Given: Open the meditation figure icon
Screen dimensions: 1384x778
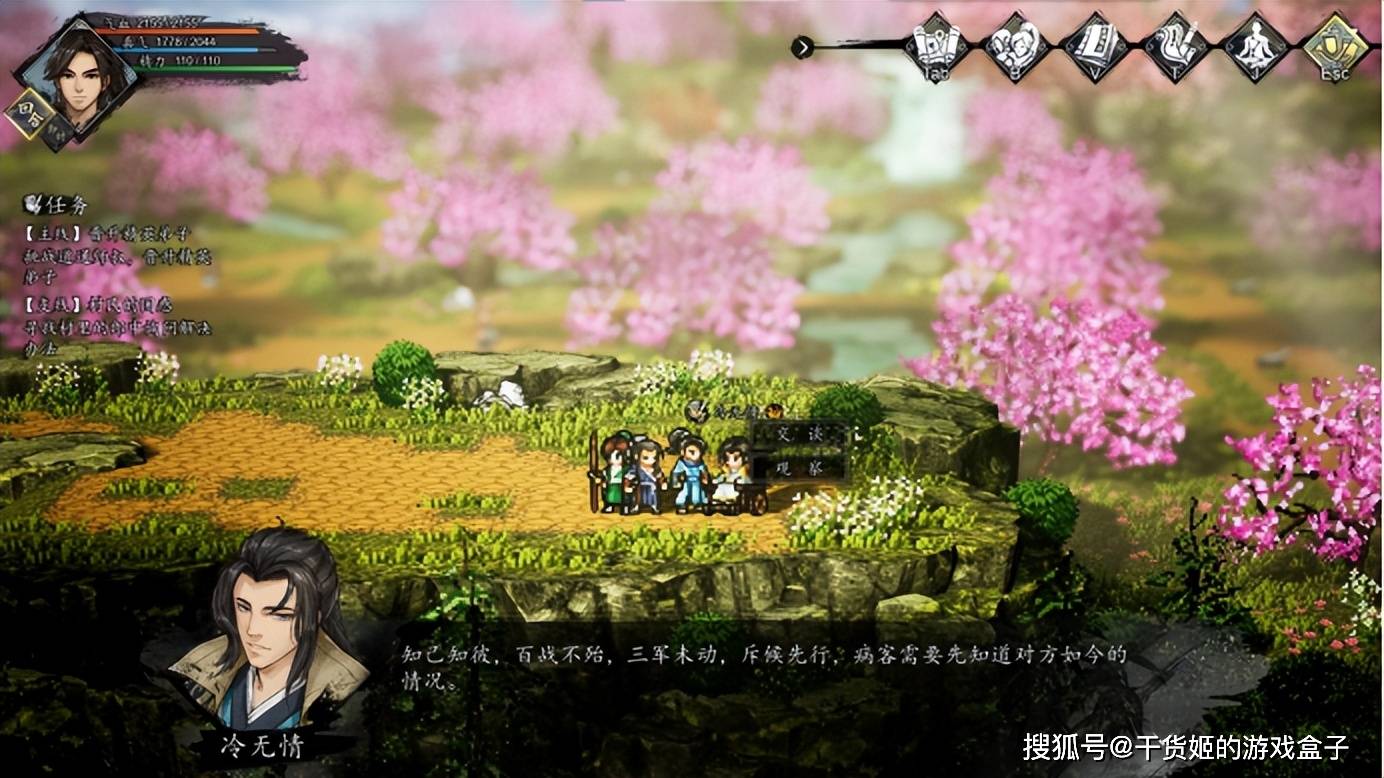Looking at the screenshot, I should (x=1255, y=45).
